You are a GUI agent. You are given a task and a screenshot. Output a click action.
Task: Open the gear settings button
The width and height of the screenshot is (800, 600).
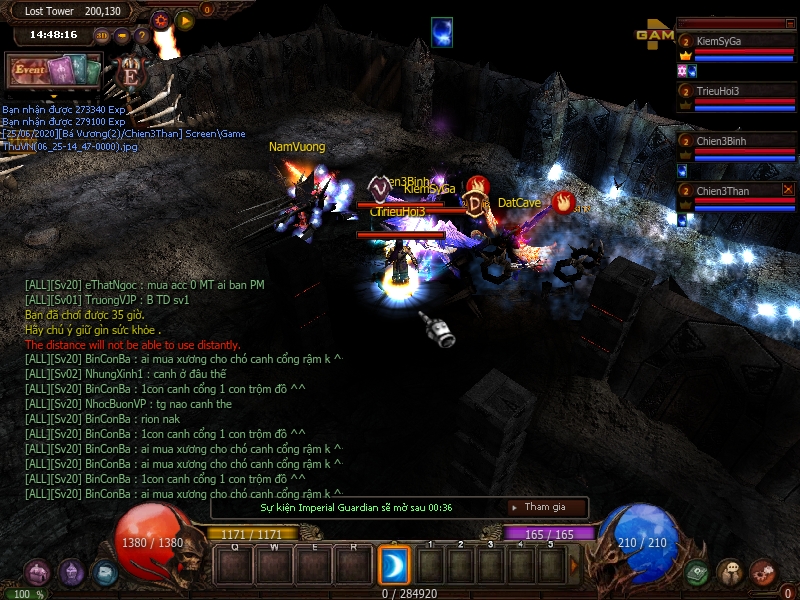pos(161,20)
